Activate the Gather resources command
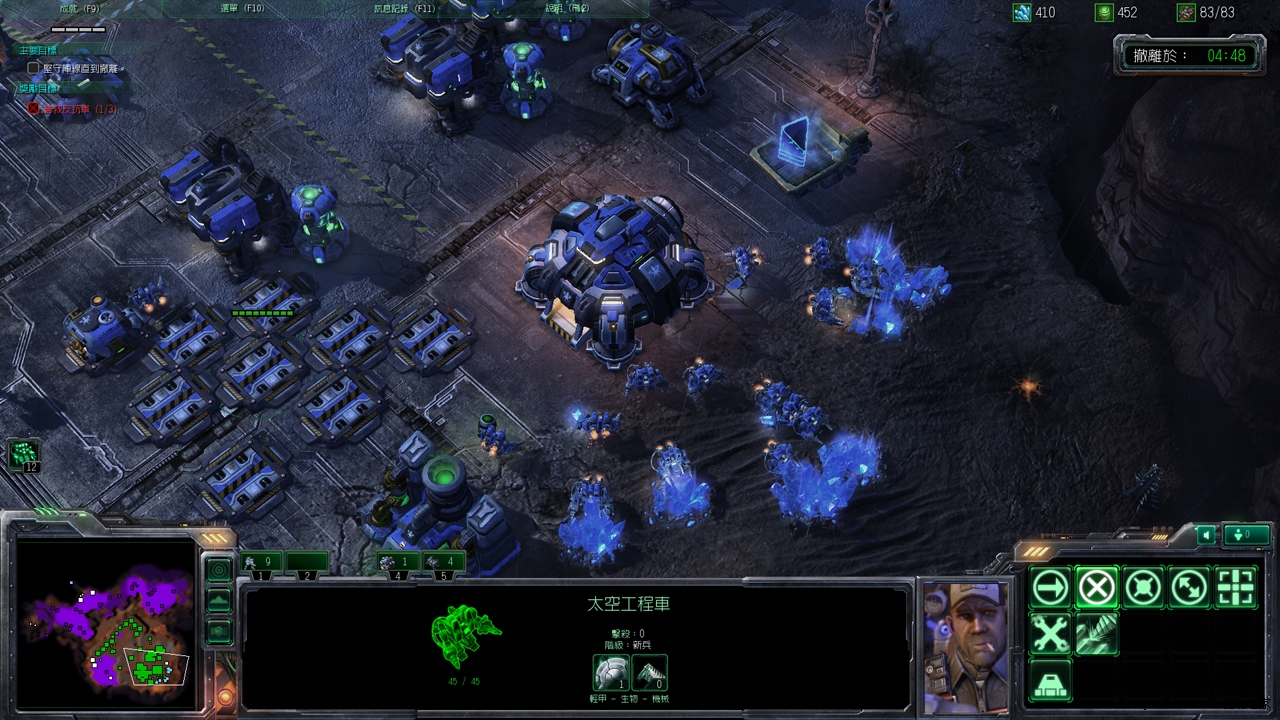1280x720 pixels. tap(1096, 634)
